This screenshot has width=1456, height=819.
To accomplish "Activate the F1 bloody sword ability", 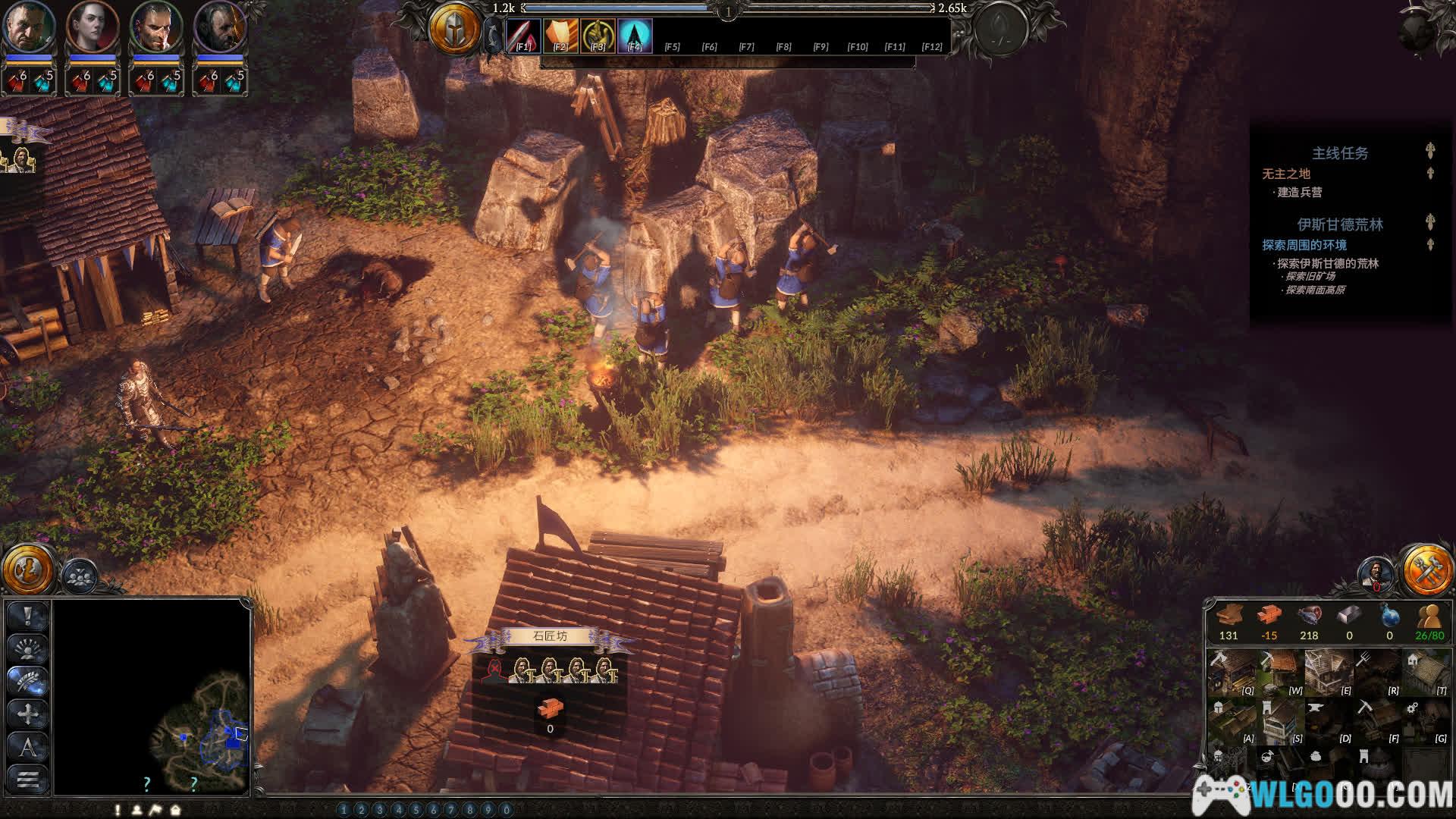I will point(523,36).
